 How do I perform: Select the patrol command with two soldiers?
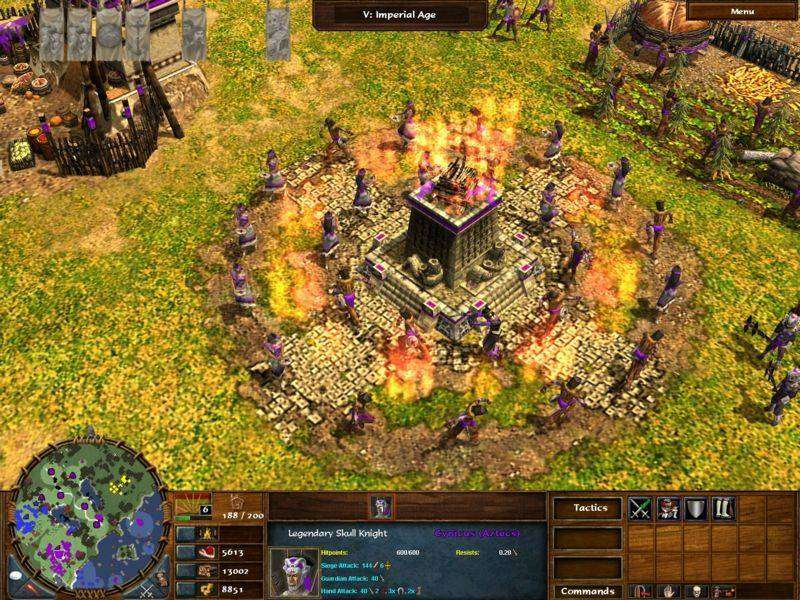coord(723,591)
